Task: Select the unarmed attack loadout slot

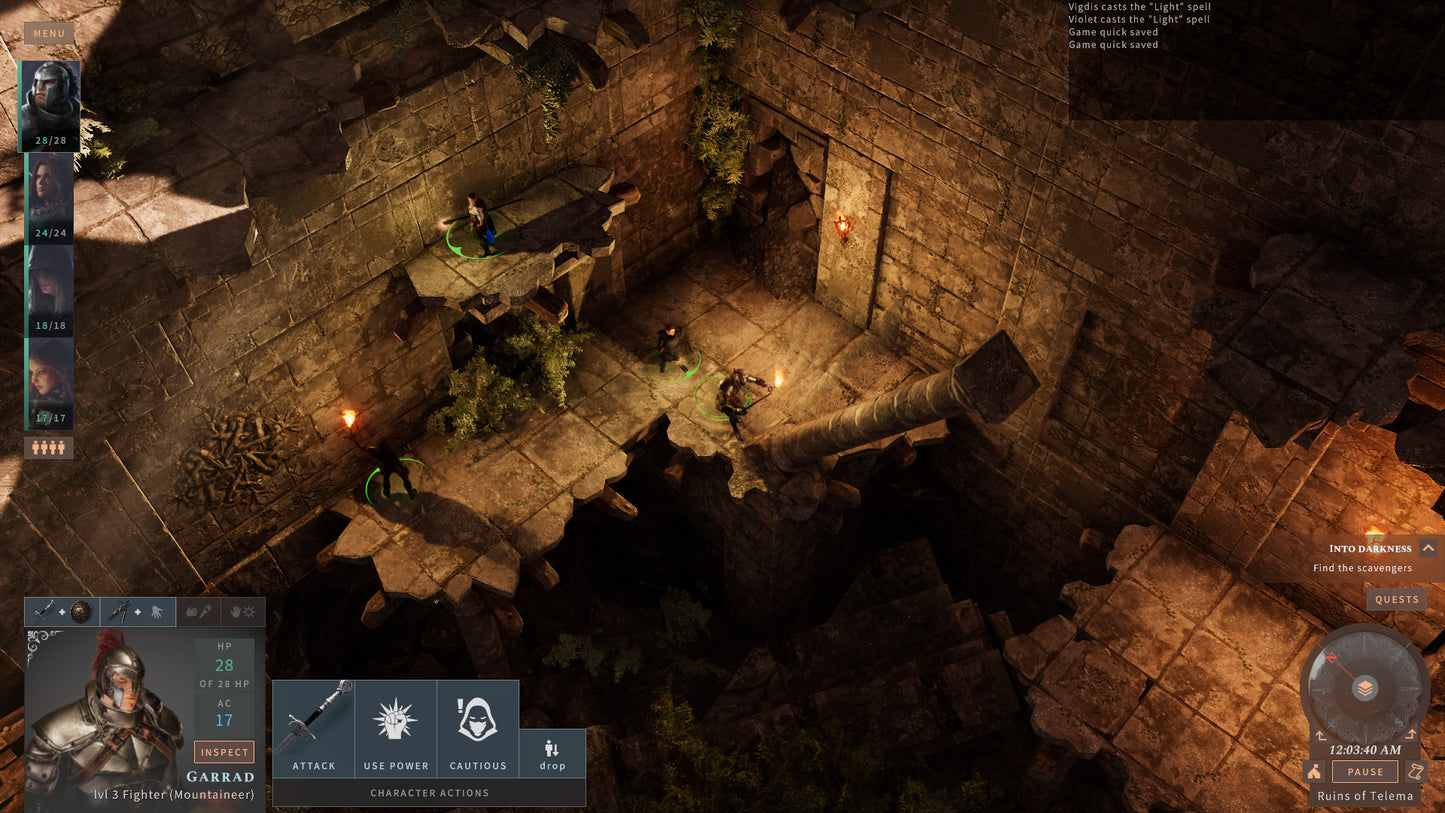Action: pos(197,612)
